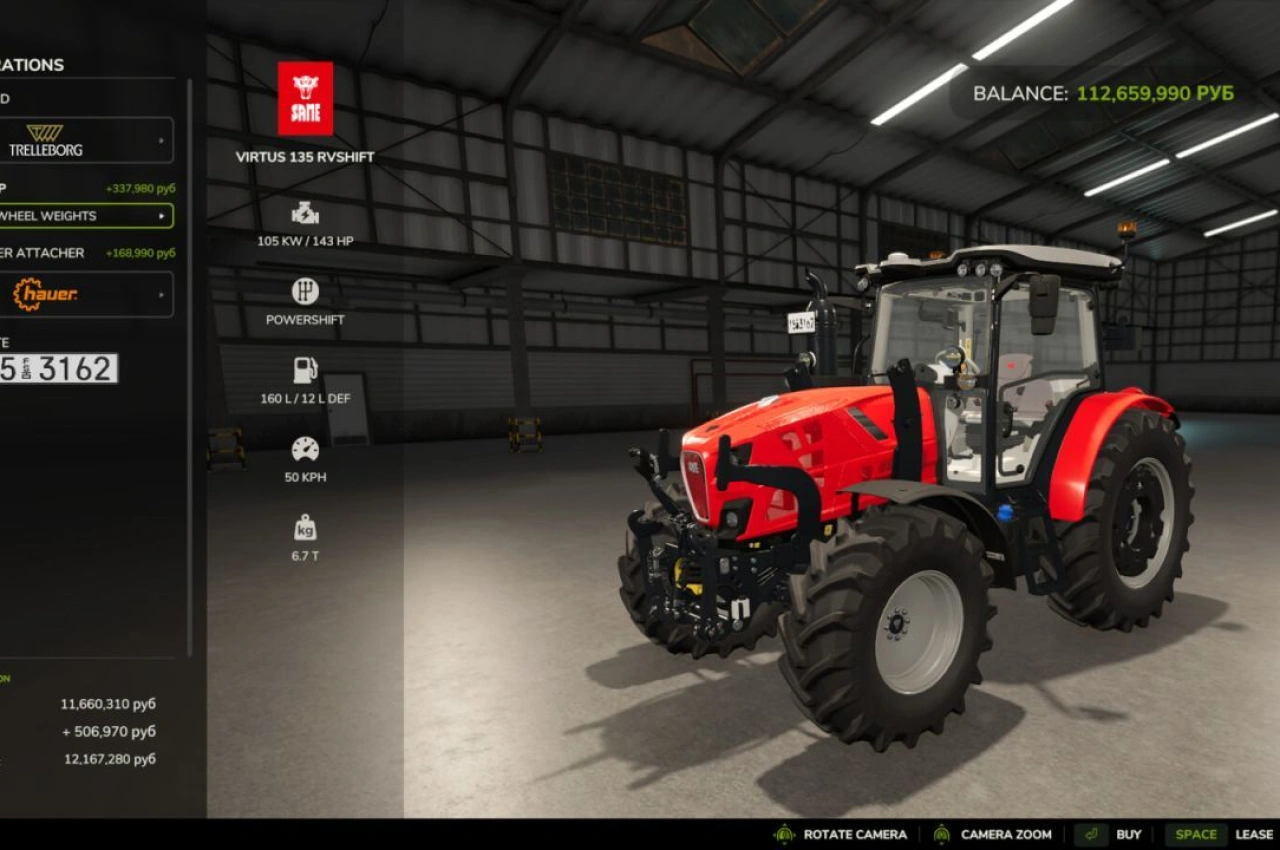The height and width of the screenshot is (850, 1280).
Task: Select the Lease option in bottom bar
Action: coord(1253,833)
